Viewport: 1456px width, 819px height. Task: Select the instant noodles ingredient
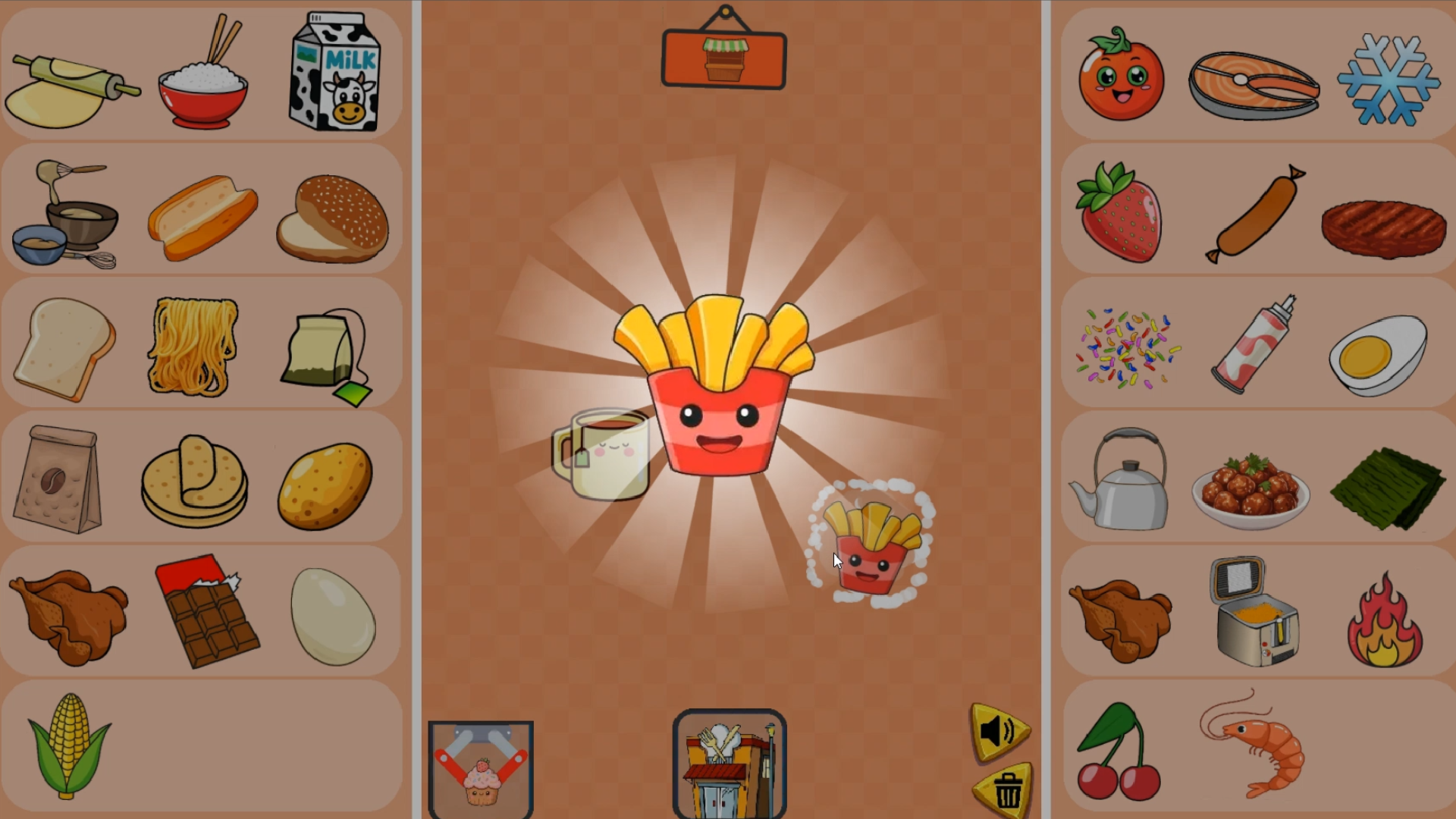click(190, 345)
